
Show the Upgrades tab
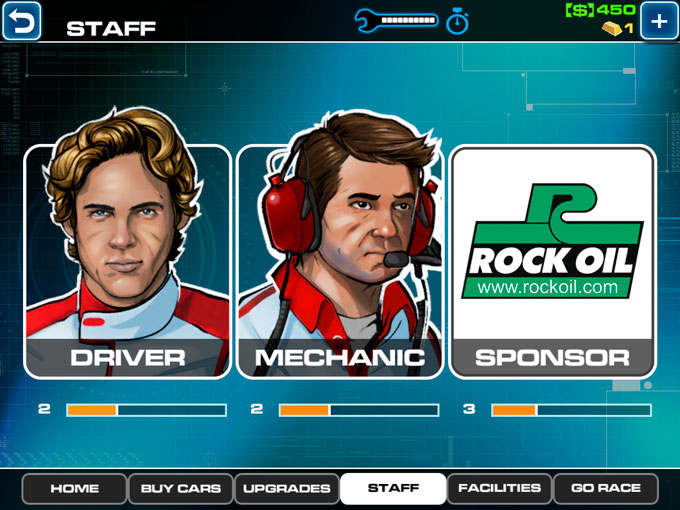(286, 489)
